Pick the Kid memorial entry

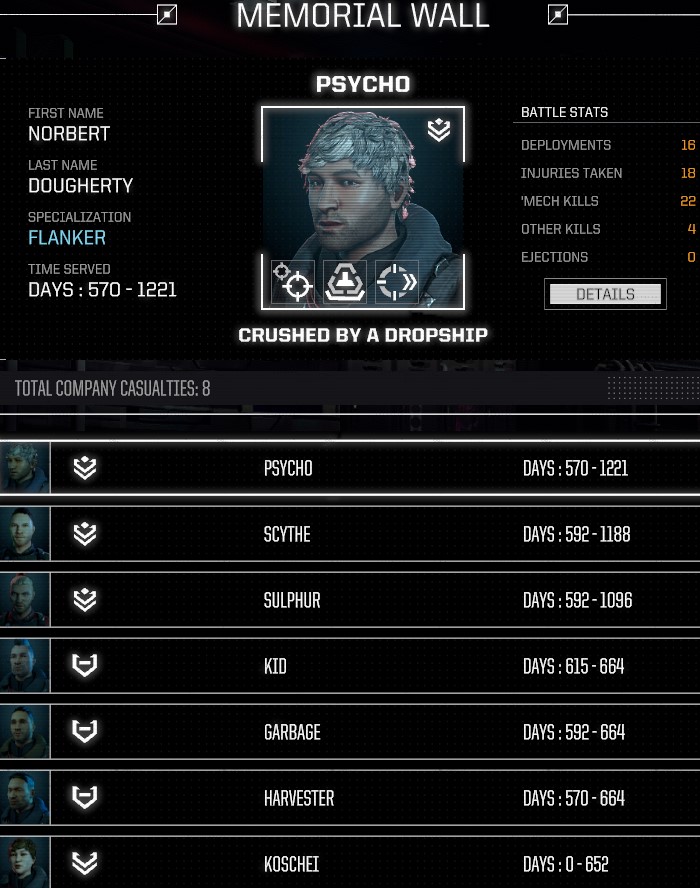click(350, 666)
